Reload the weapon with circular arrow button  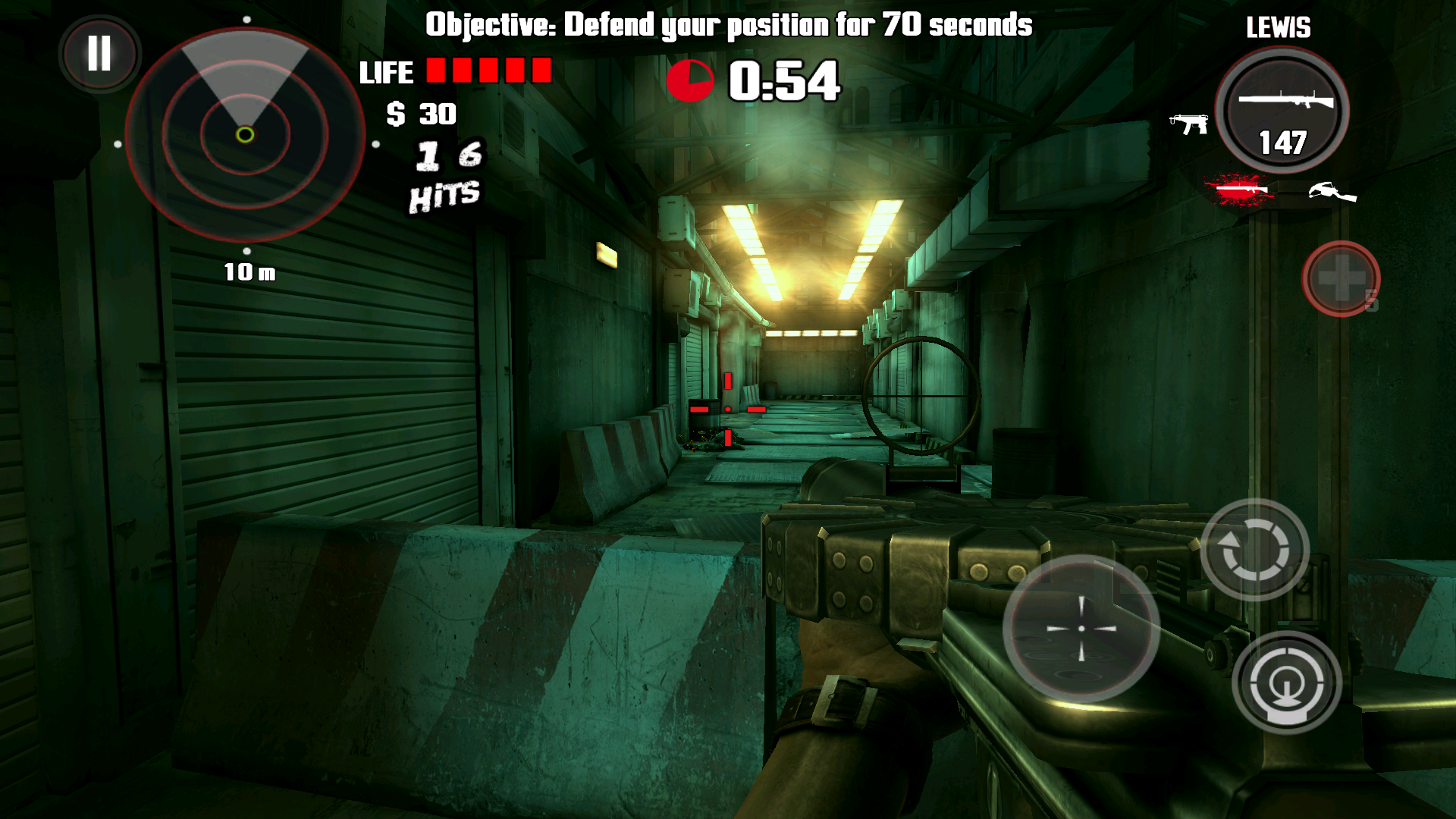coord(1254,549)
